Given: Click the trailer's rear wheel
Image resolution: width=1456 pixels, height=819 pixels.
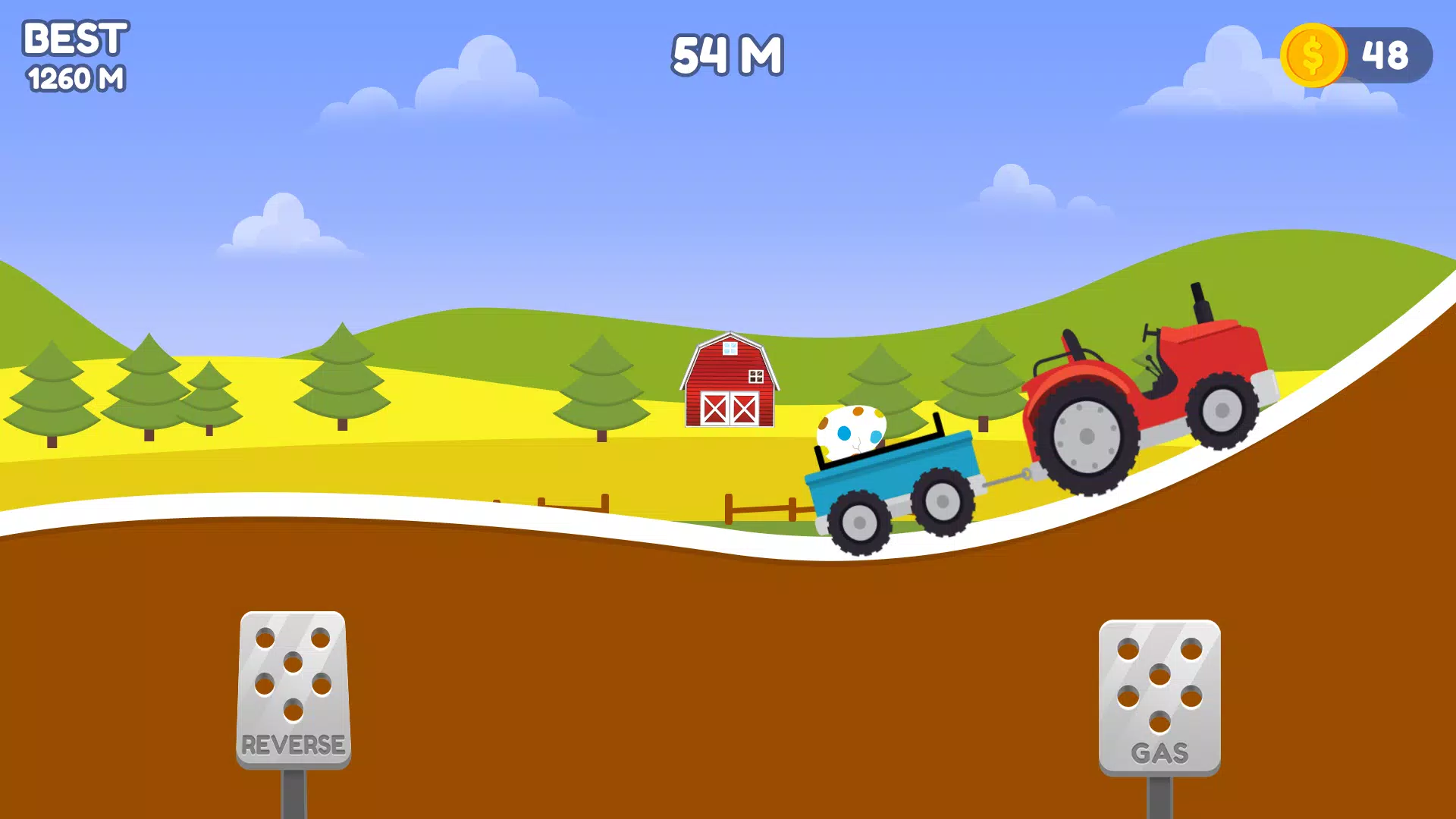Looking at the screenshot, I should point(861,523).
